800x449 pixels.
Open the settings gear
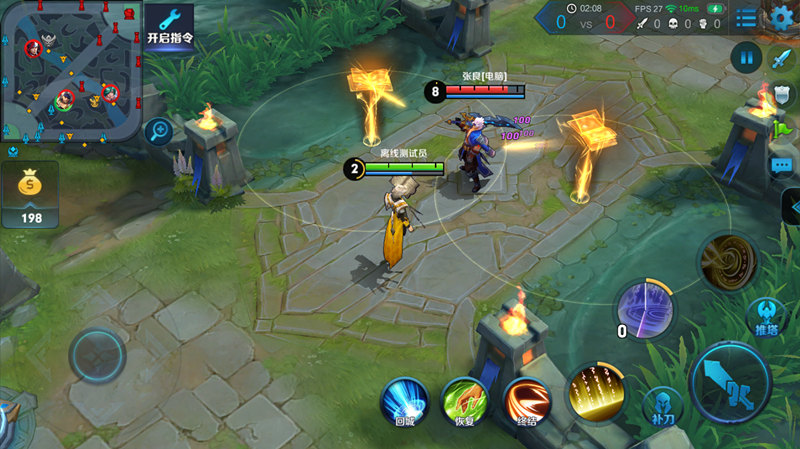coord(782,16)
